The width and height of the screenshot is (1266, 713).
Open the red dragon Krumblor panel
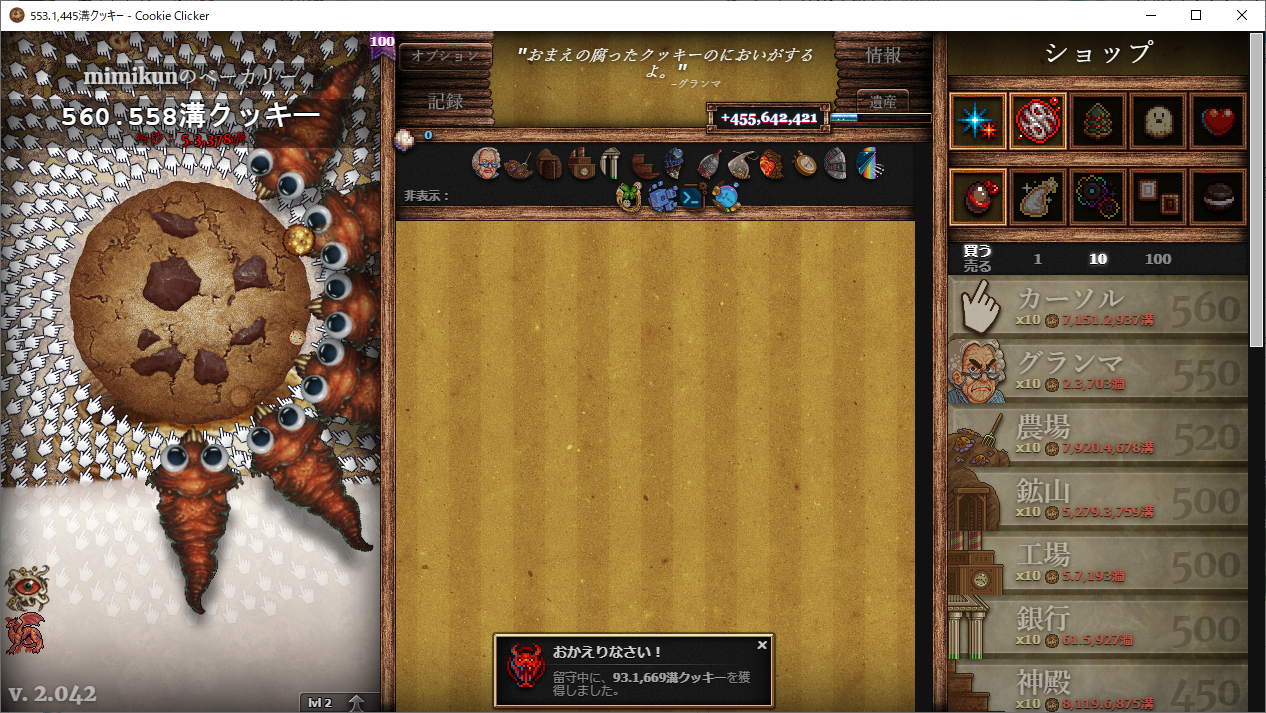[x=23, y=633]
